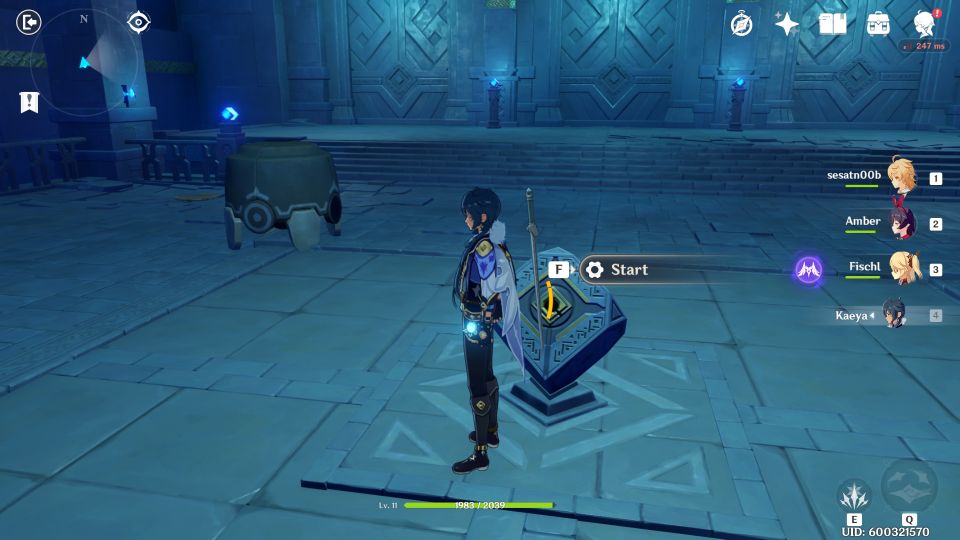
Task: Open the quest marker exclamation icon
Action: 28,101
